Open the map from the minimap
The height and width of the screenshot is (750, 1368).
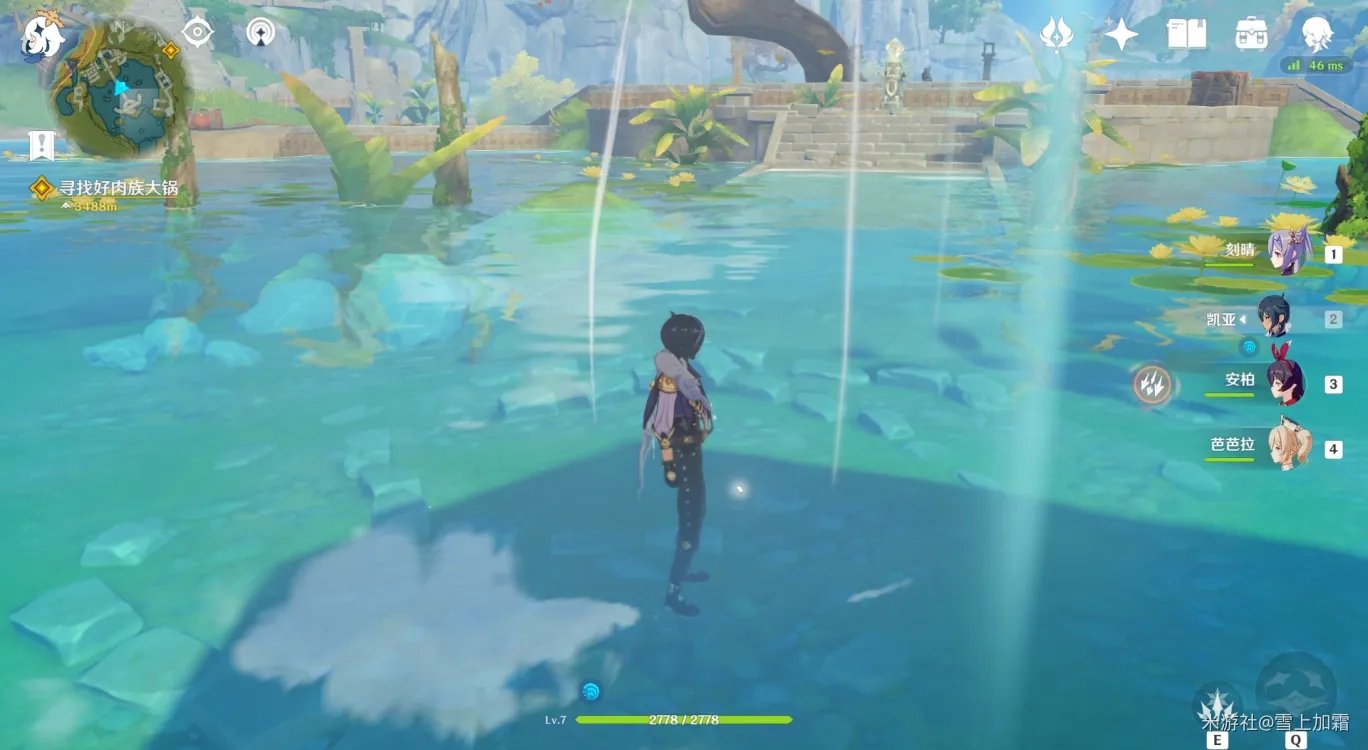coord(118,92)
